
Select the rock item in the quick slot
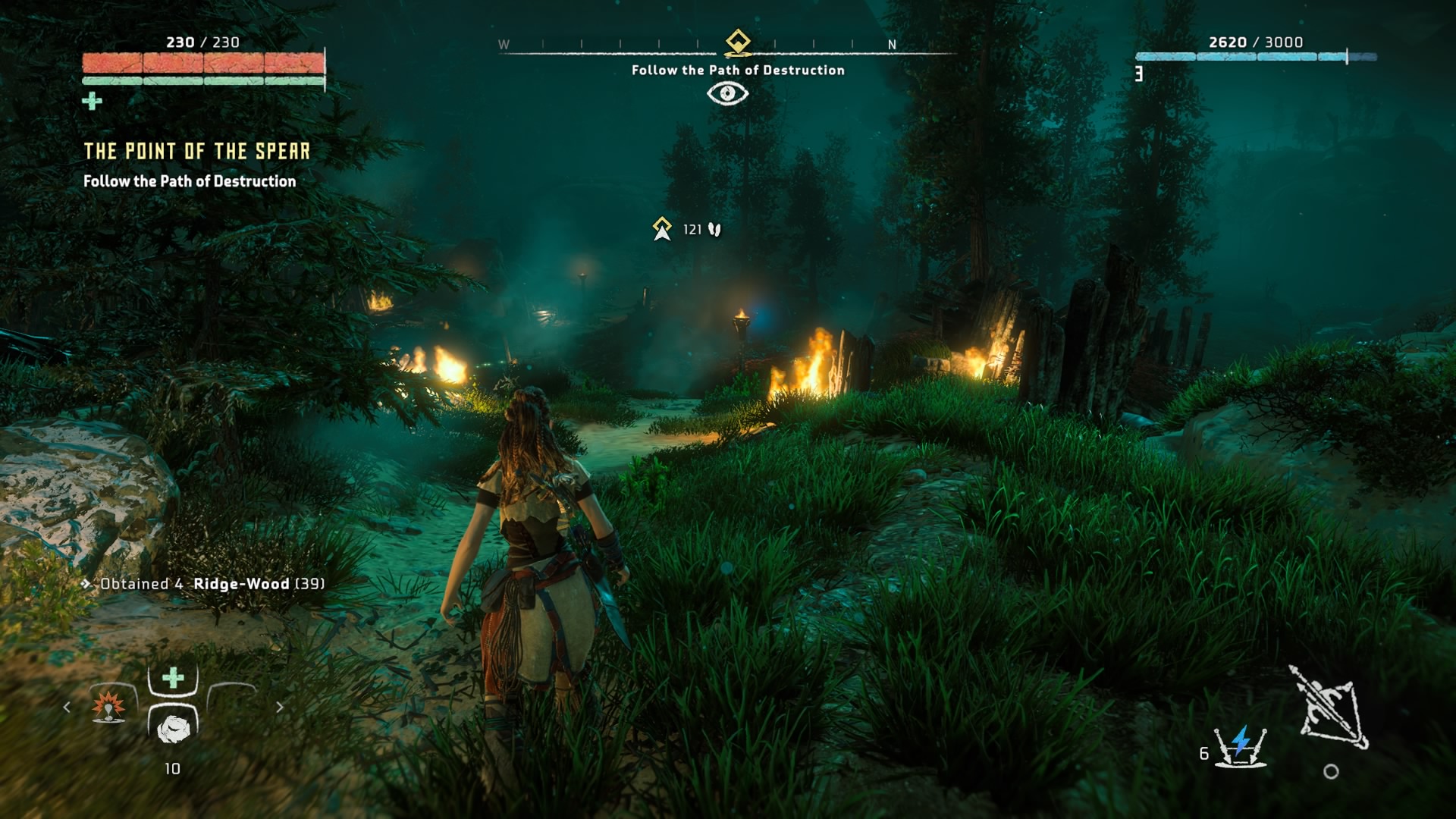[174, 728]
